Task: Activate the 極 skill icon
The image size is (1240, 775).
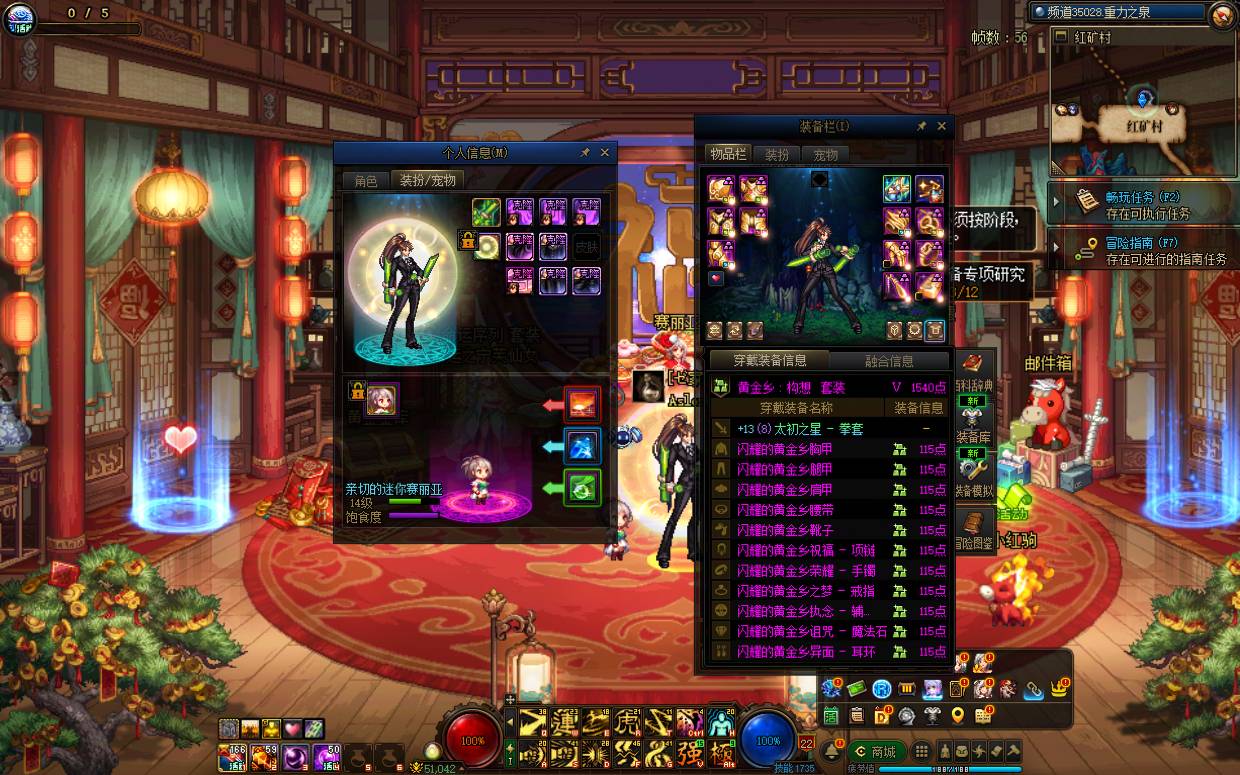Action: pos(720,753)
